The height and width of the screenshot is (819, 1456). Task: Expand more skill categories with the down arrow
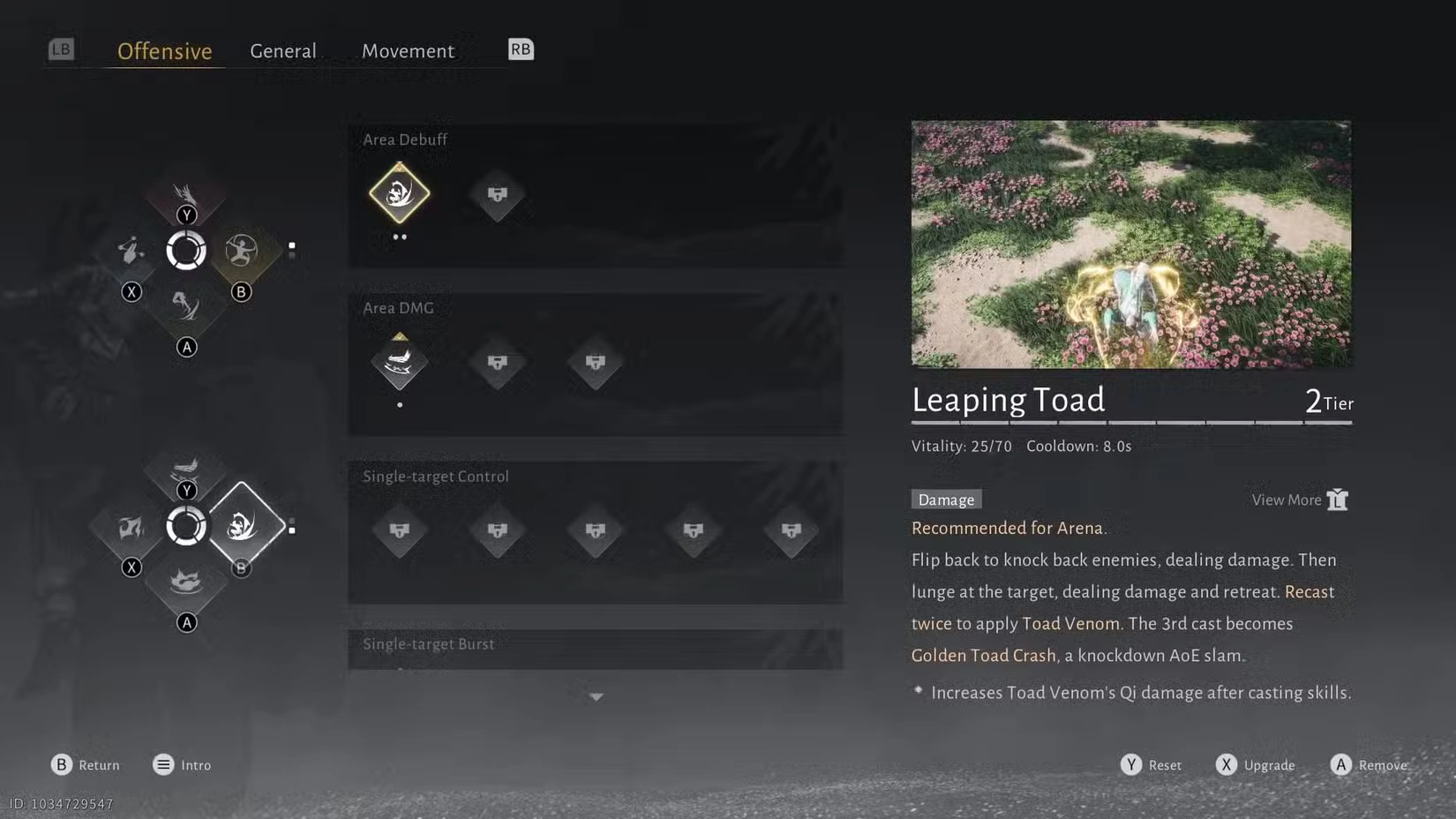[597, 696]
